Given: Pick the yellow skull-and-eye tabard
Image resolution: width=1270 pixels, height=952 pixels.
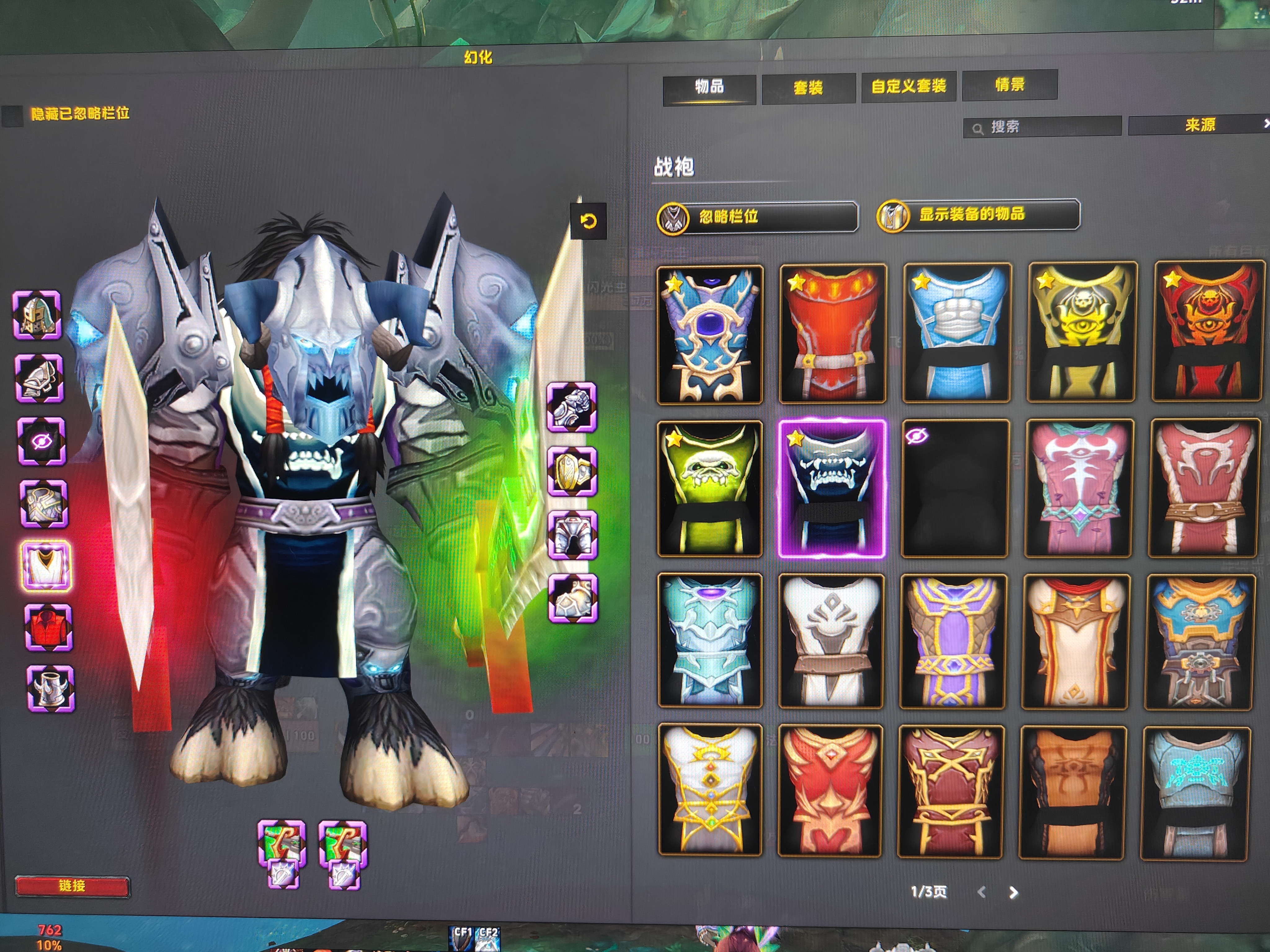Looking at the screenshot, I should point(1081,332).
